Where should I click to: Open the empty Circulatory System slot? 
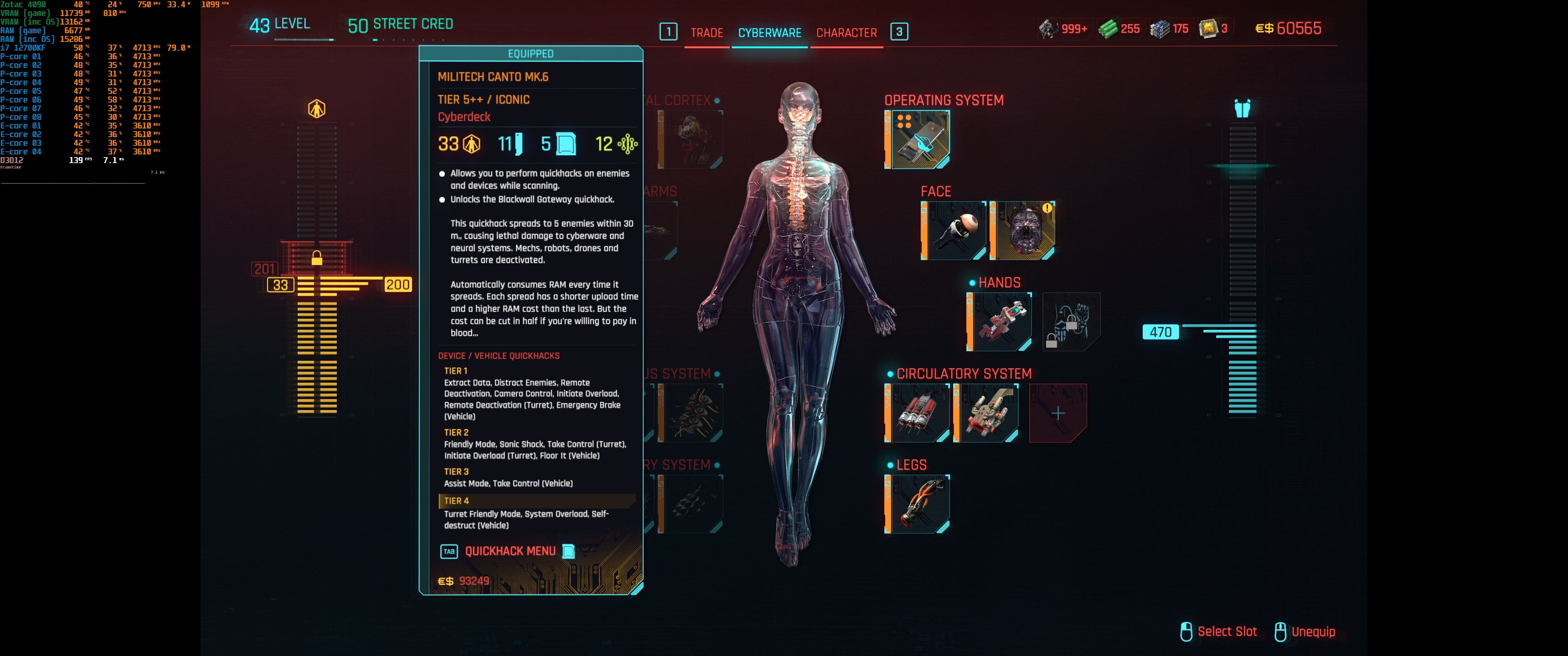click(1058, 413)
